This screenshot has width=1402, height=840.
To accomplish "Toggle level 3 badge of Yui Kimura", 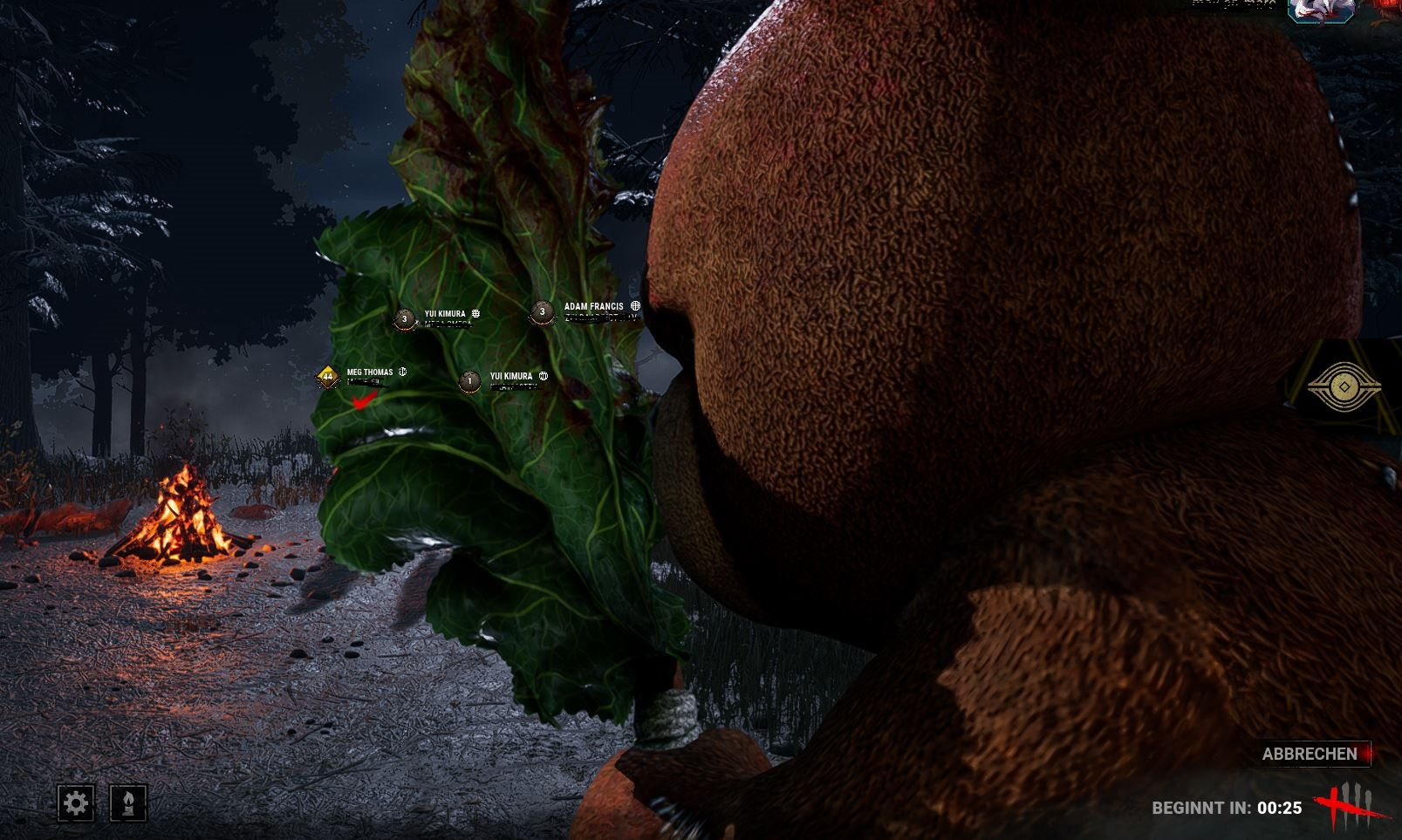I will point(404,320).
